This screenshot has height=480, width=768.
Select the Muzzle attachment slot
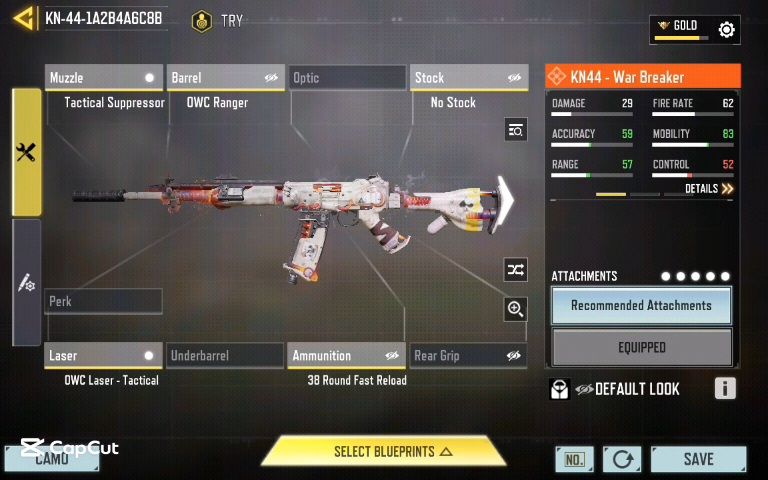(x=104, y=78)
